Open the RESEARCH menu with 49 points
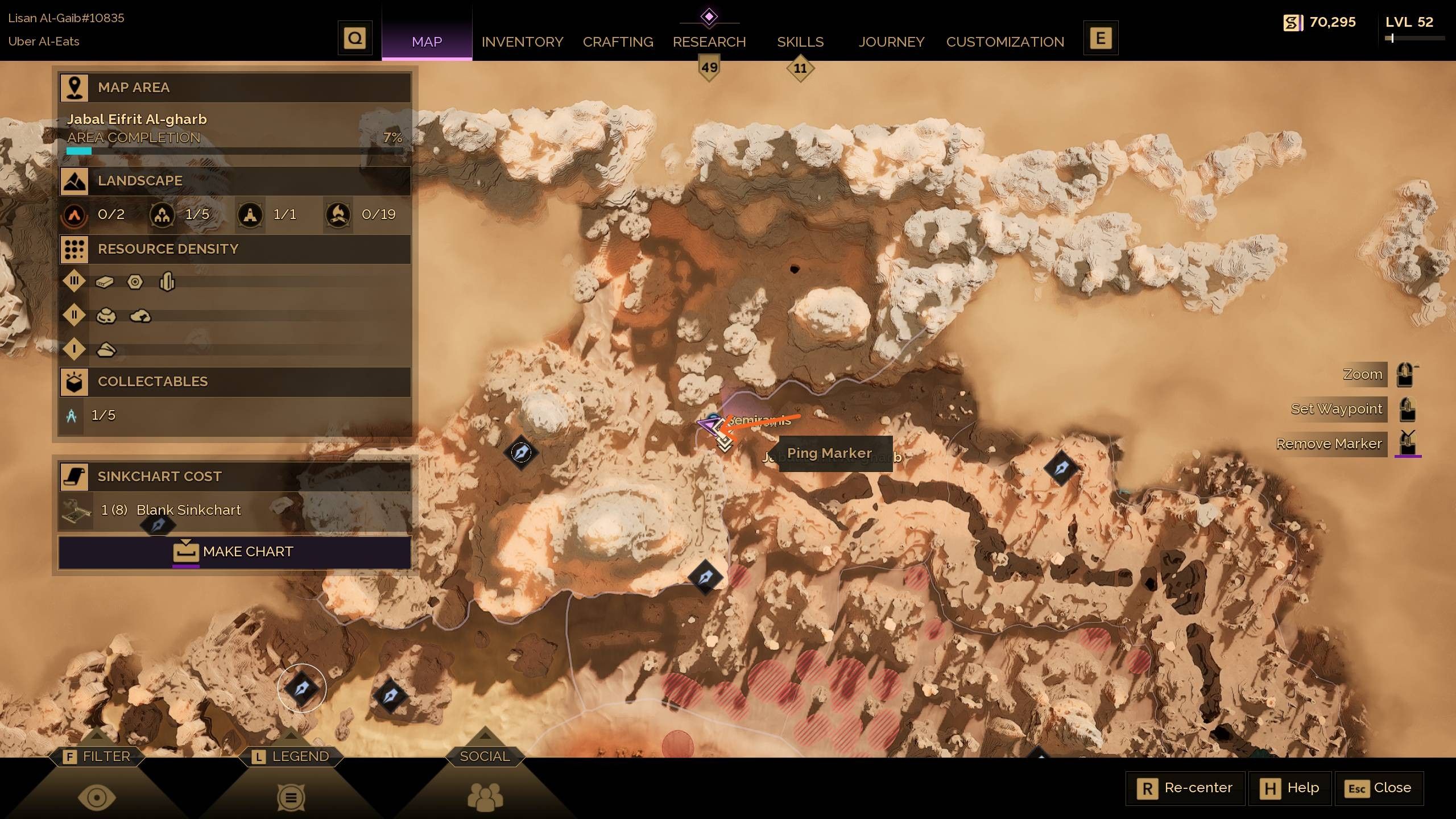 [709, 42]
